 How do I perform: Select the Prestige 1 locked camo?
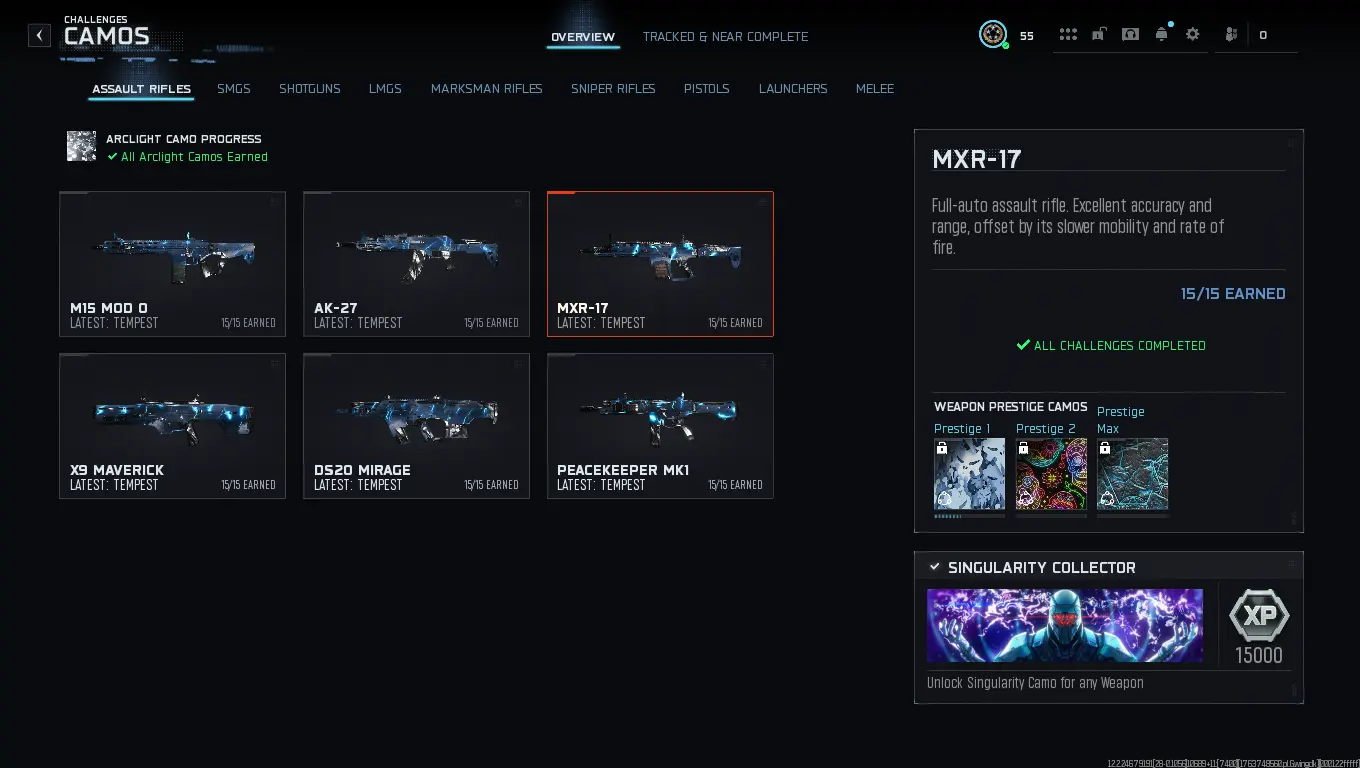click(968, 475)
